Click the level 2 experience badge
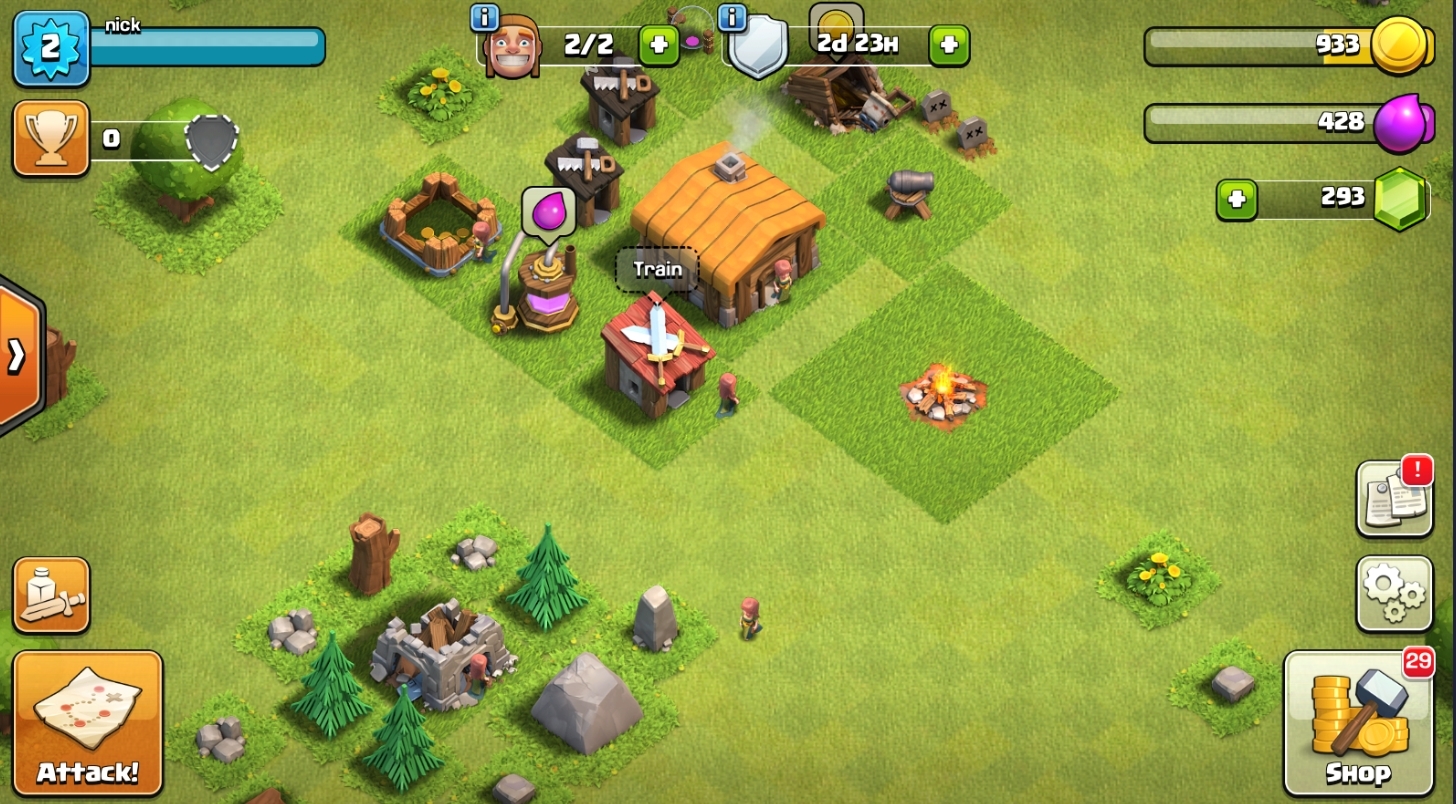This screenshot has width=1456, height=804. coord(51,48)
